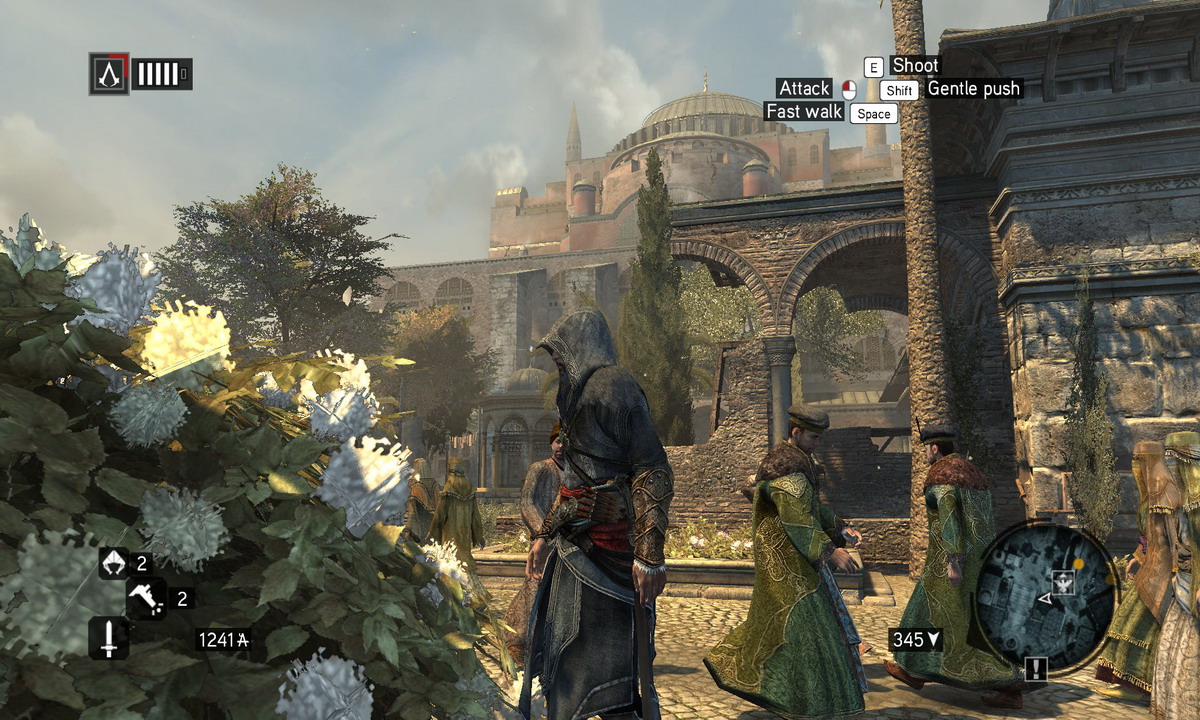Open the circular minimap
The height and width of the screenshot is (720, 1200).
tap(1044, 597)
